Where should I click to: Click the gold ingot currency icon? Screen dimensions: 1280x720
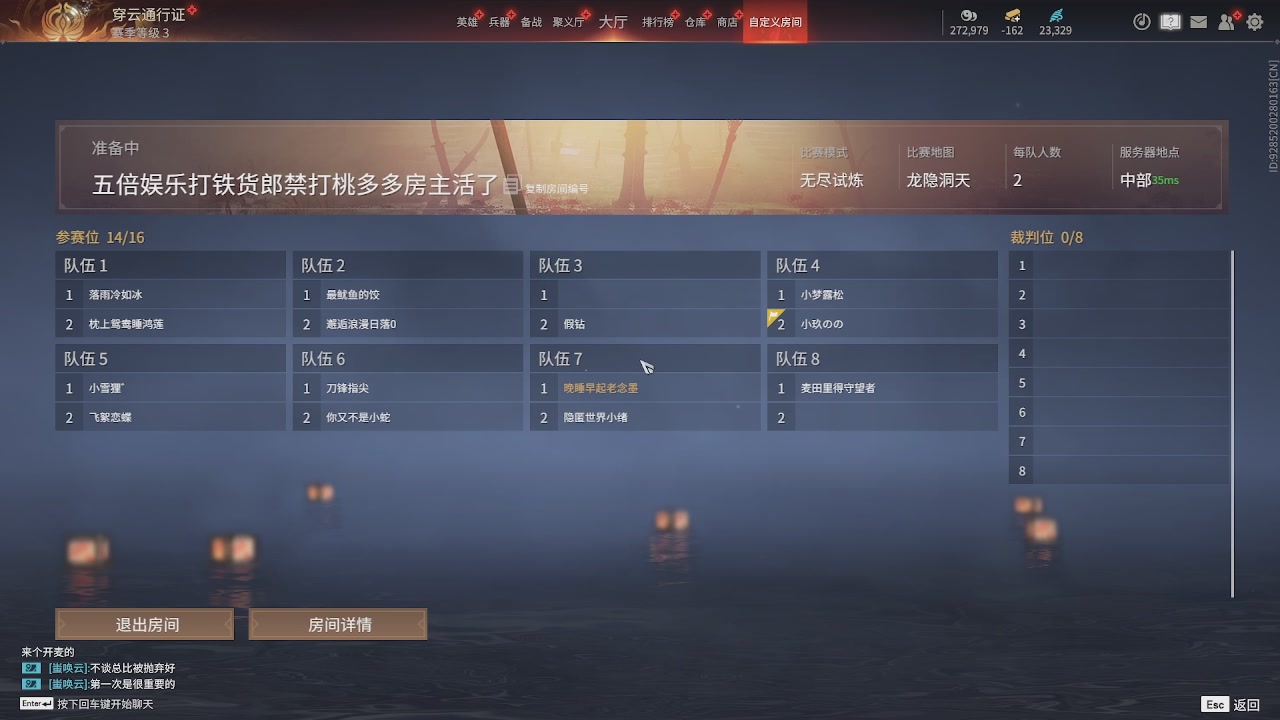coord(1011,15)
